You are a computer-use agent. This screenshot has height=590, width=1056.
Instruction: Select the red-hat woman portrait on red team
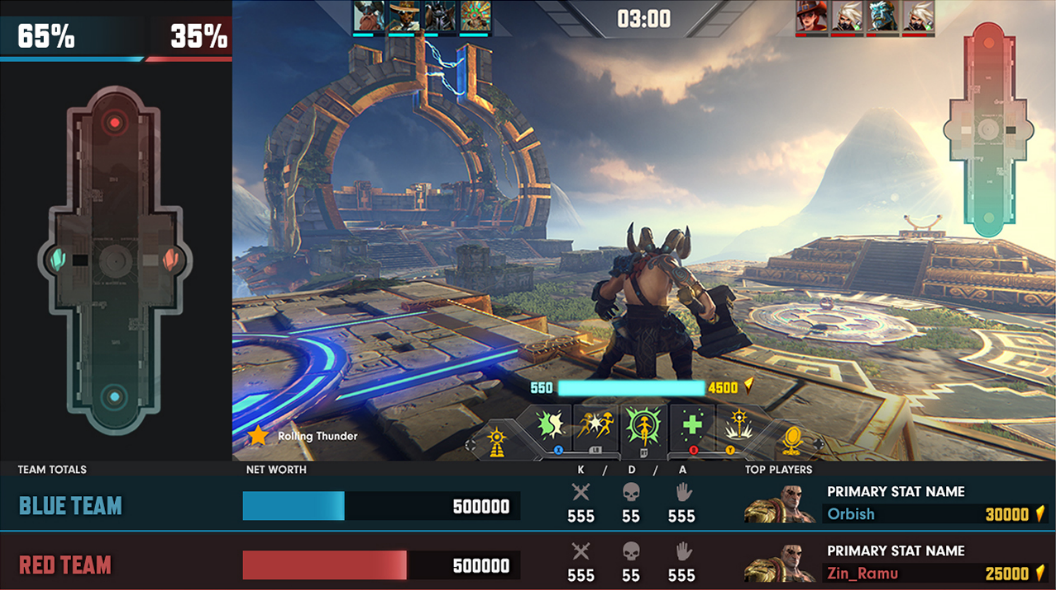click(x=811, y=16)
